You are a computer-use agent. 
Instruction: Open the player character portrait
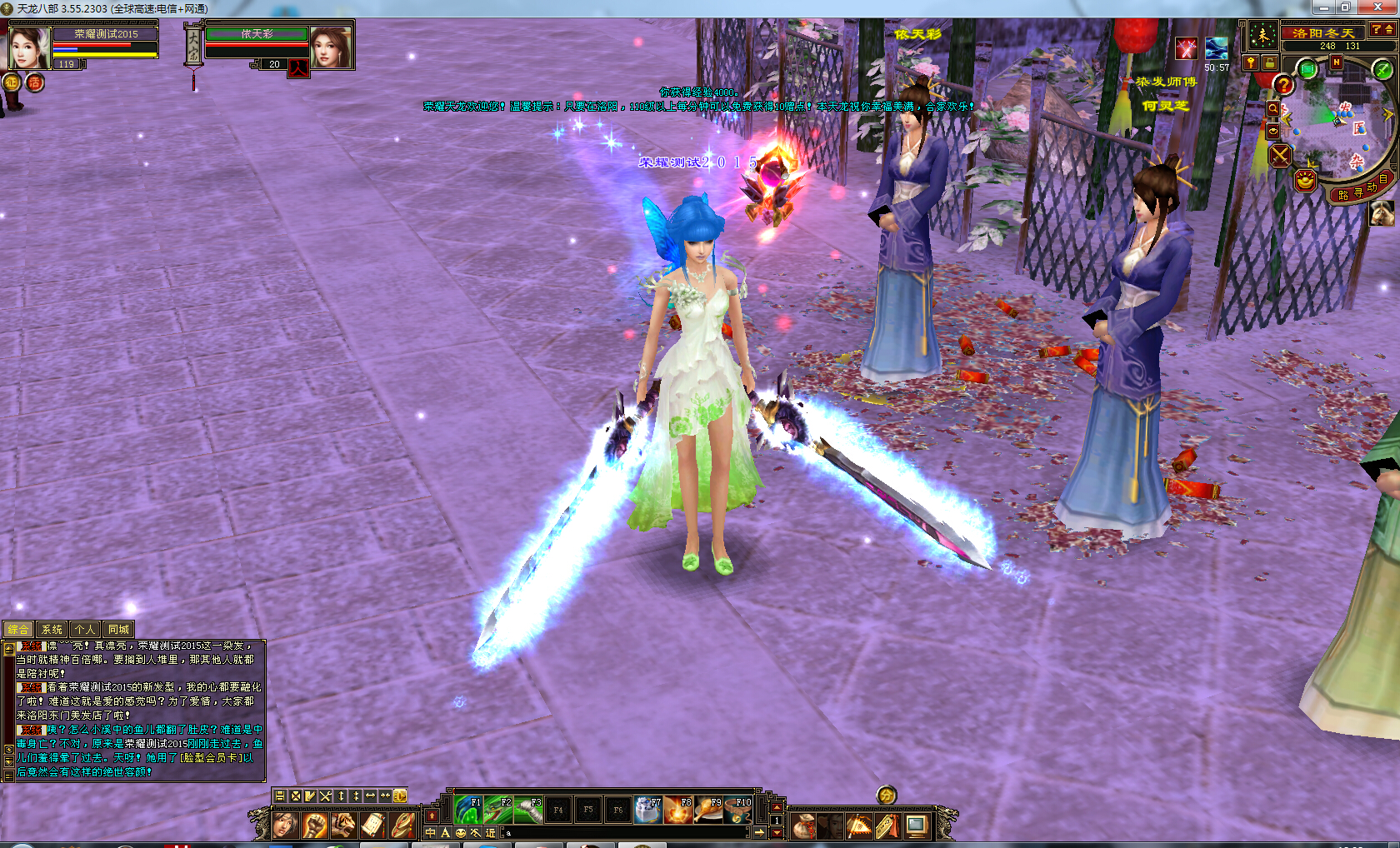coord(28,47)
